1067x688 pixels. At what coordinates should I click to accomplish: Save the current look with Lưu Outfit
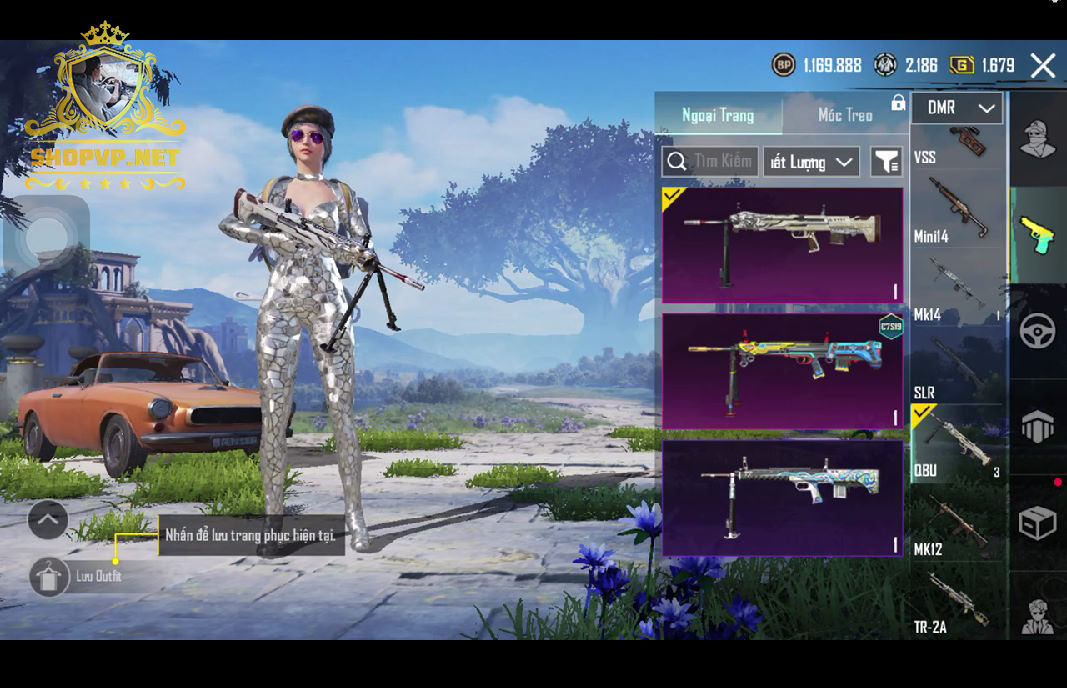coord(50,577)
